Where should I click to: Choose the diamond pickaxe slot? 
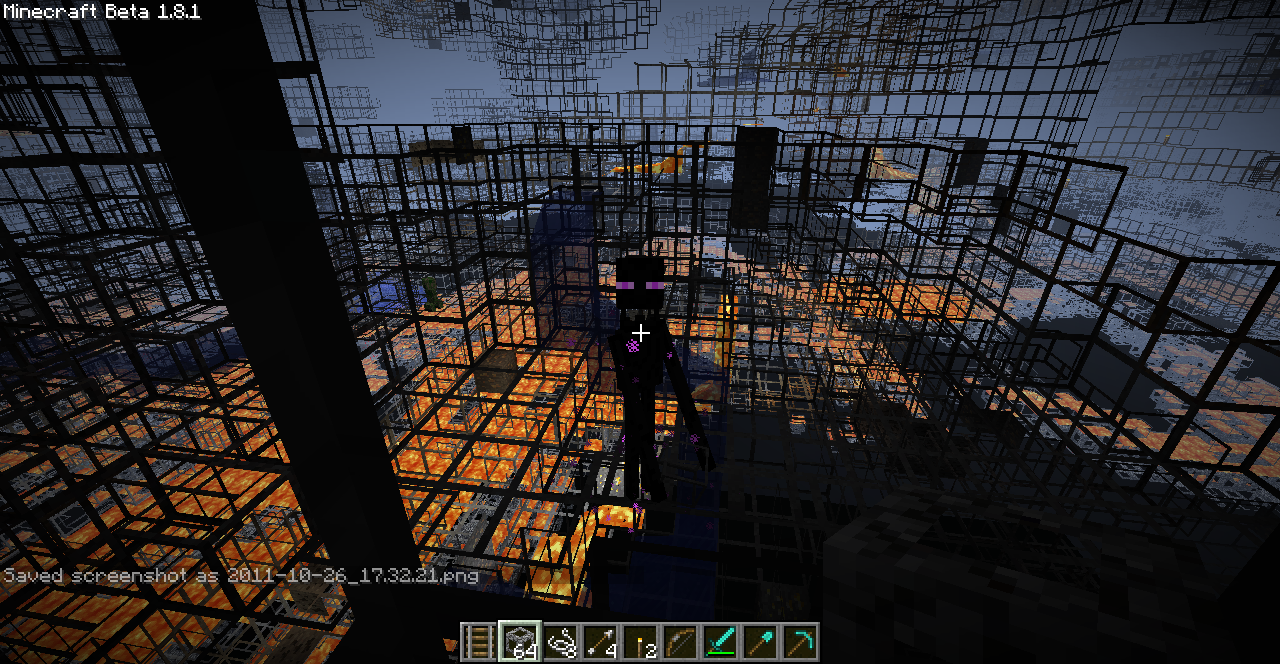click(x=800, y=641)
